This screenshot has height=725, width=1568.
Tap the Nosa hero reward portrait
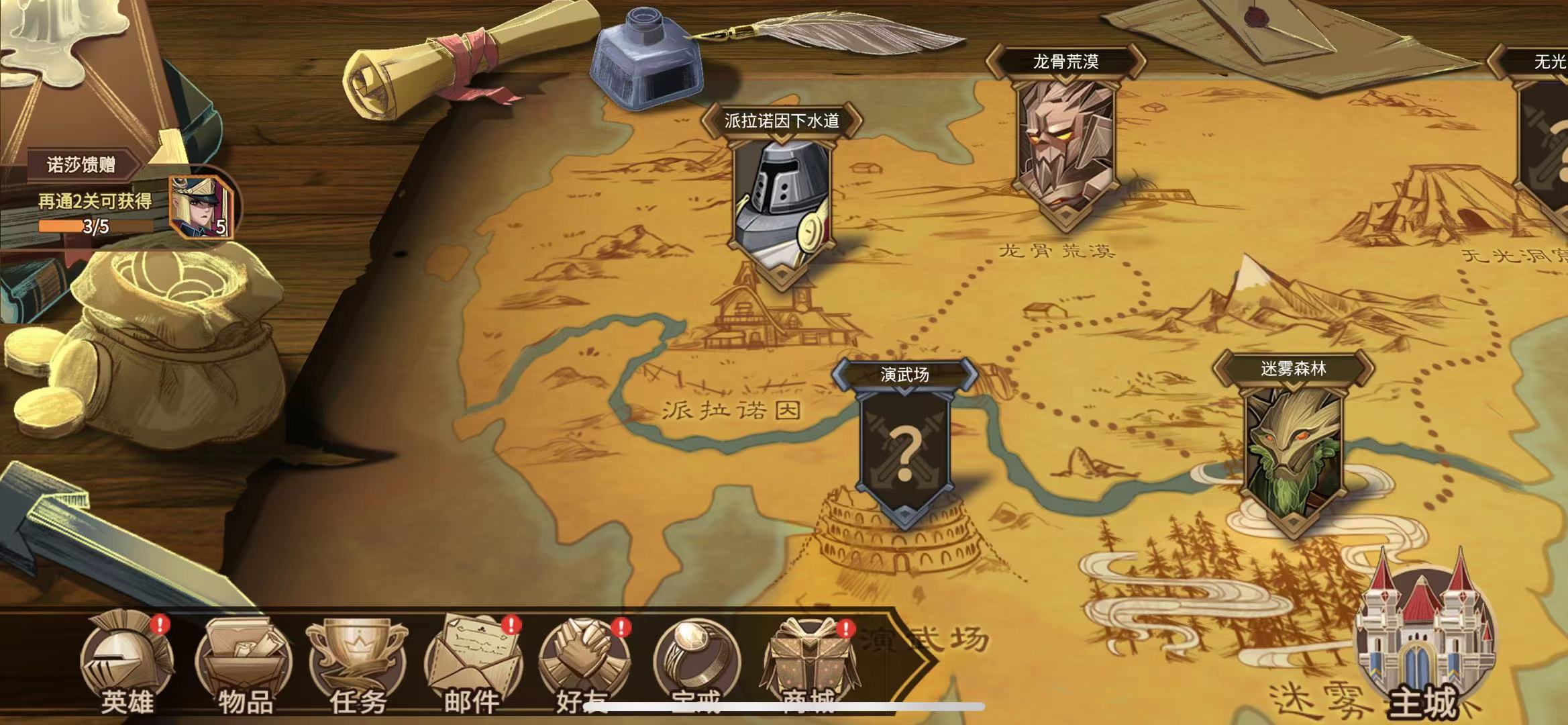[x=200, y=206]
